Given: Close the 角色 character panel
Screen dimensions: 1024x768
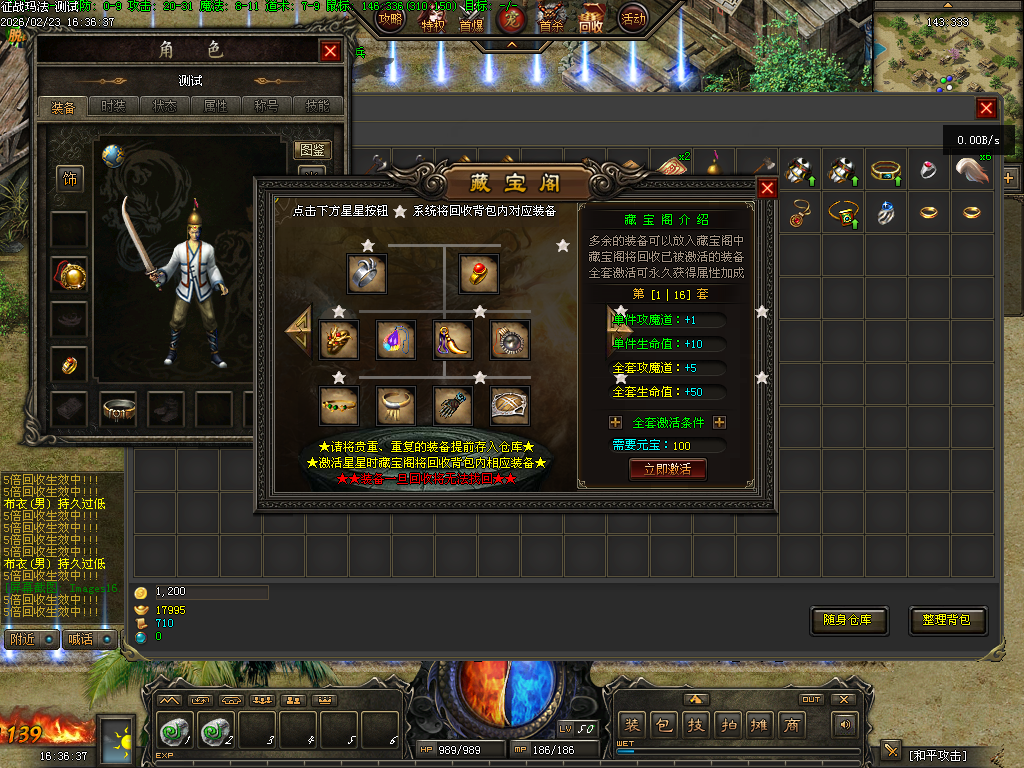Looking at the screenshot, I should click(x=330, y=51).
